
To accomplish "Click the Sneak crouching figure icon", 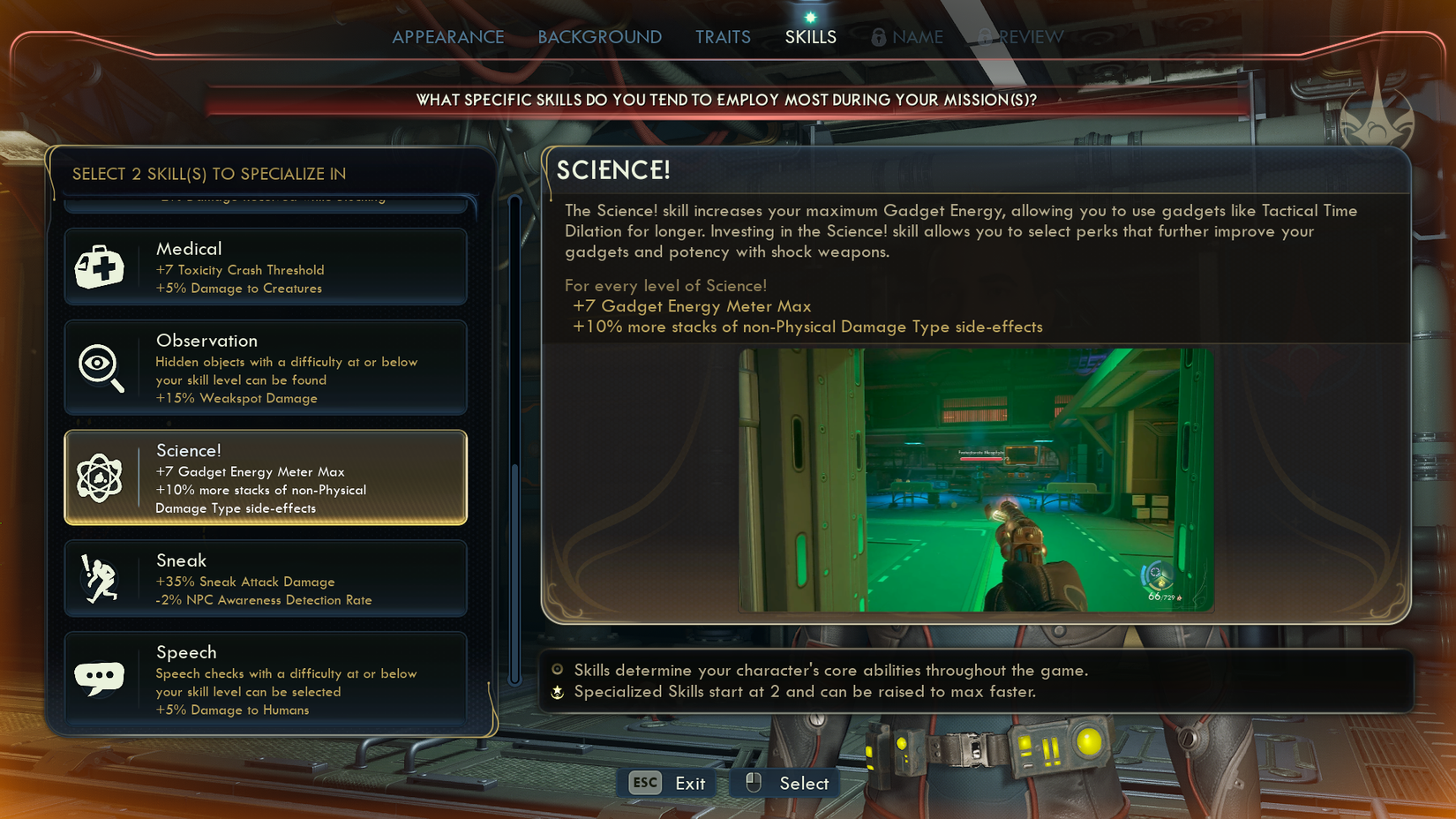I will click(100, 578).
